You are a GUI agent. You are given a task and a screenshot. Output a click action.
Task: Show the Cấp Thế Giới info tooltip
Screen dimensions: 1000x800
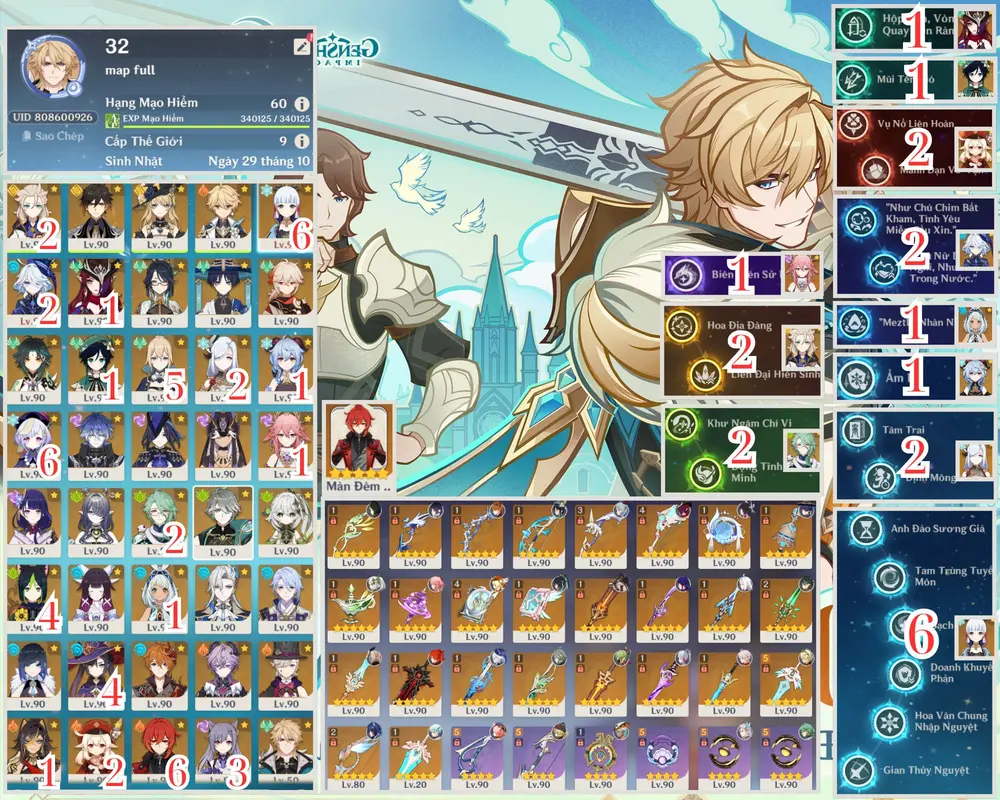tap(301, 141)
